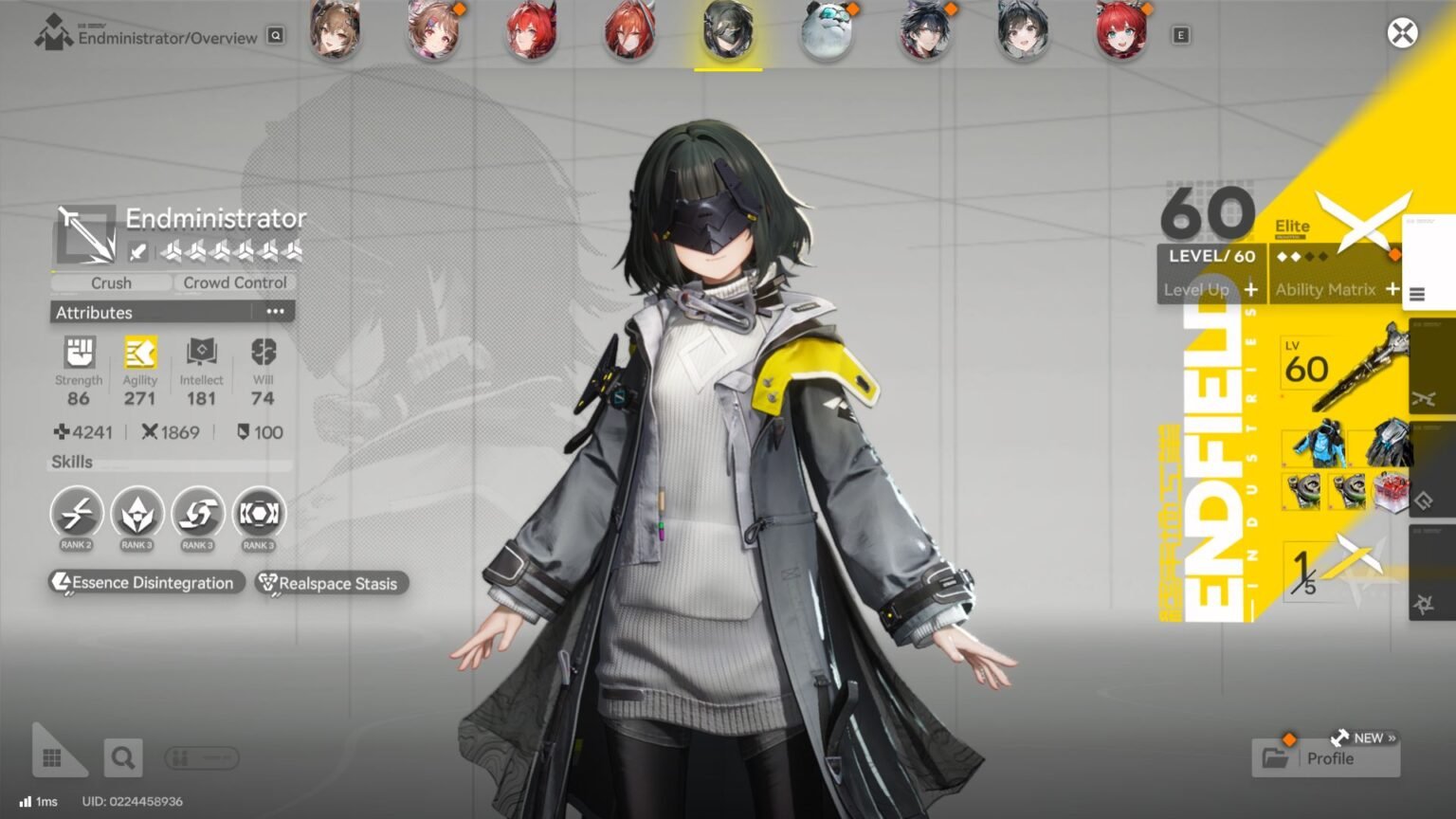The height and width of the screenshot is (819, 1456).
Task: Click the Skills progress bar
Action: [171, 464]
